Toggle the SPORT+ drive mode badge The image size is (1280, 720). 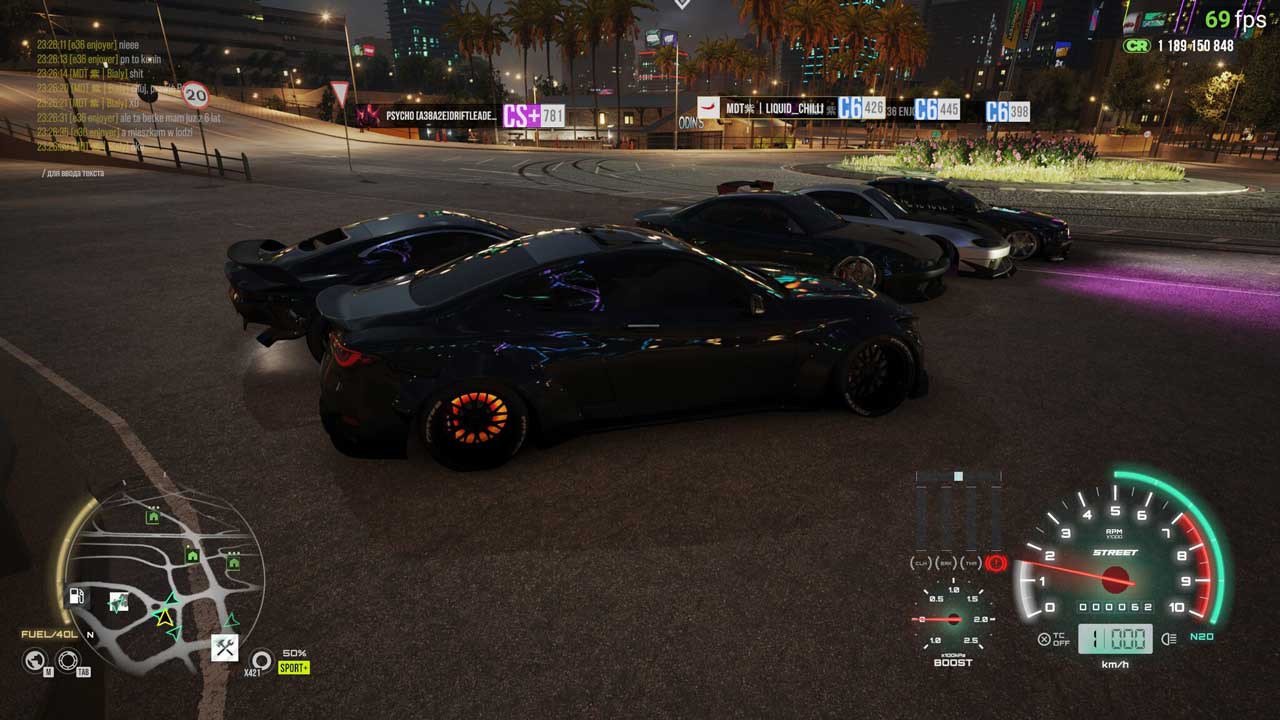click(294, 667)
